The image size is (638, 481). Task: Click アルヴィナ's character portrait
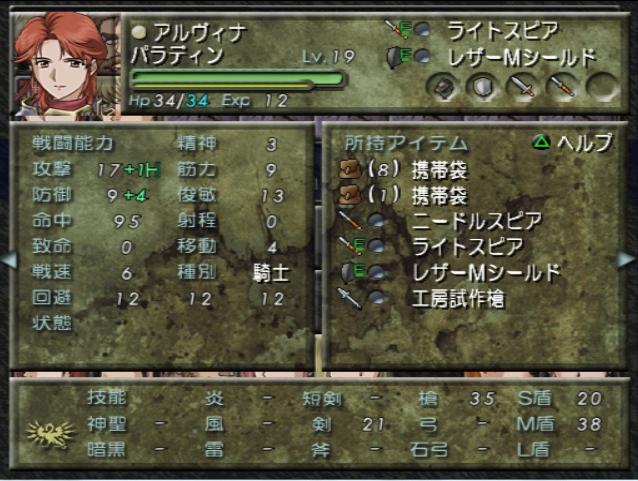tap(60, 62)
